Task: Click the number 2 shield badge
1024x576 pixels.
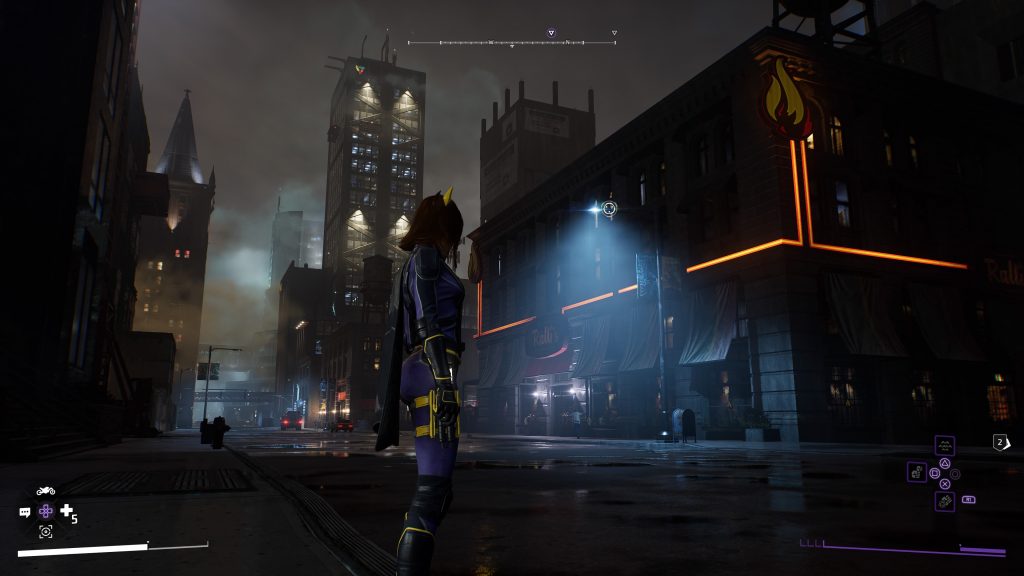Action: (x=1000, y=442)
